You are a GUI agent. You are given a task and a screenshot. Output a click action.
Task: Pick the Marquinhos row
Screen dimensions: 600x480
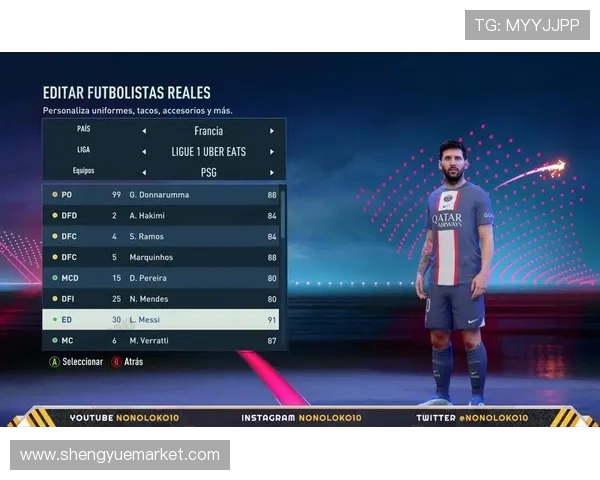[x=160, y=257]
